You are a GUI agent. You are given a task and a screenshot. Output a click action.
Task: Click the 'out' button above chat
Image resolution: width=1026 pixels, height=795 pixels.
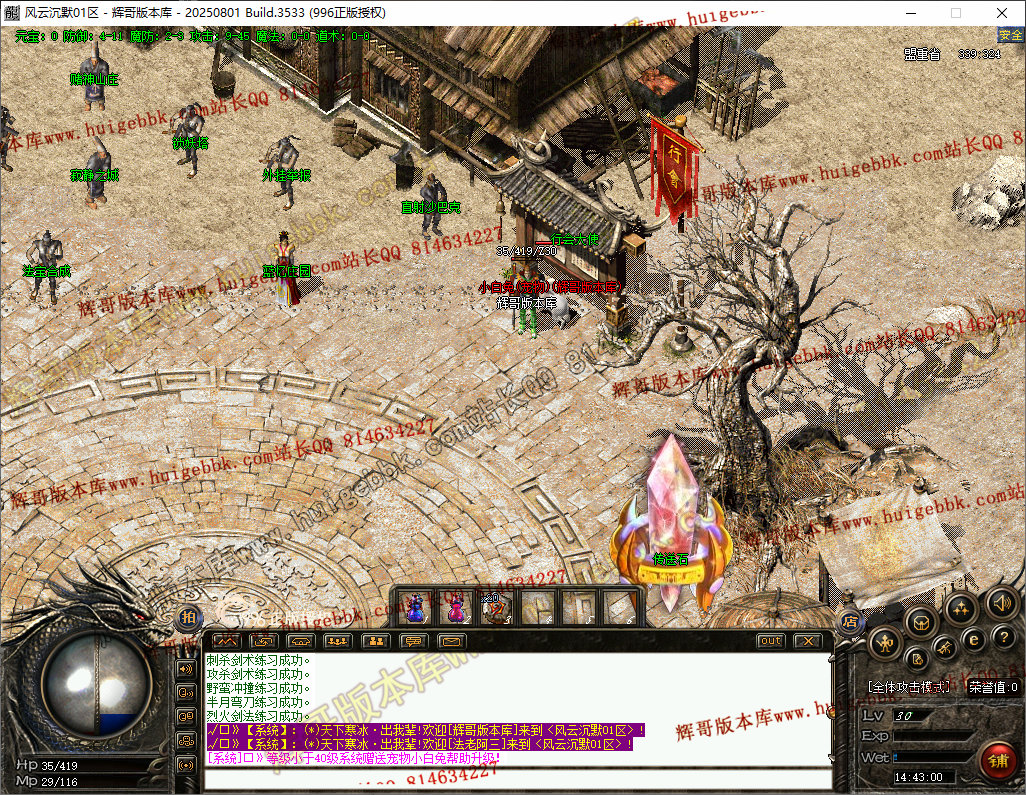[770, 641]
